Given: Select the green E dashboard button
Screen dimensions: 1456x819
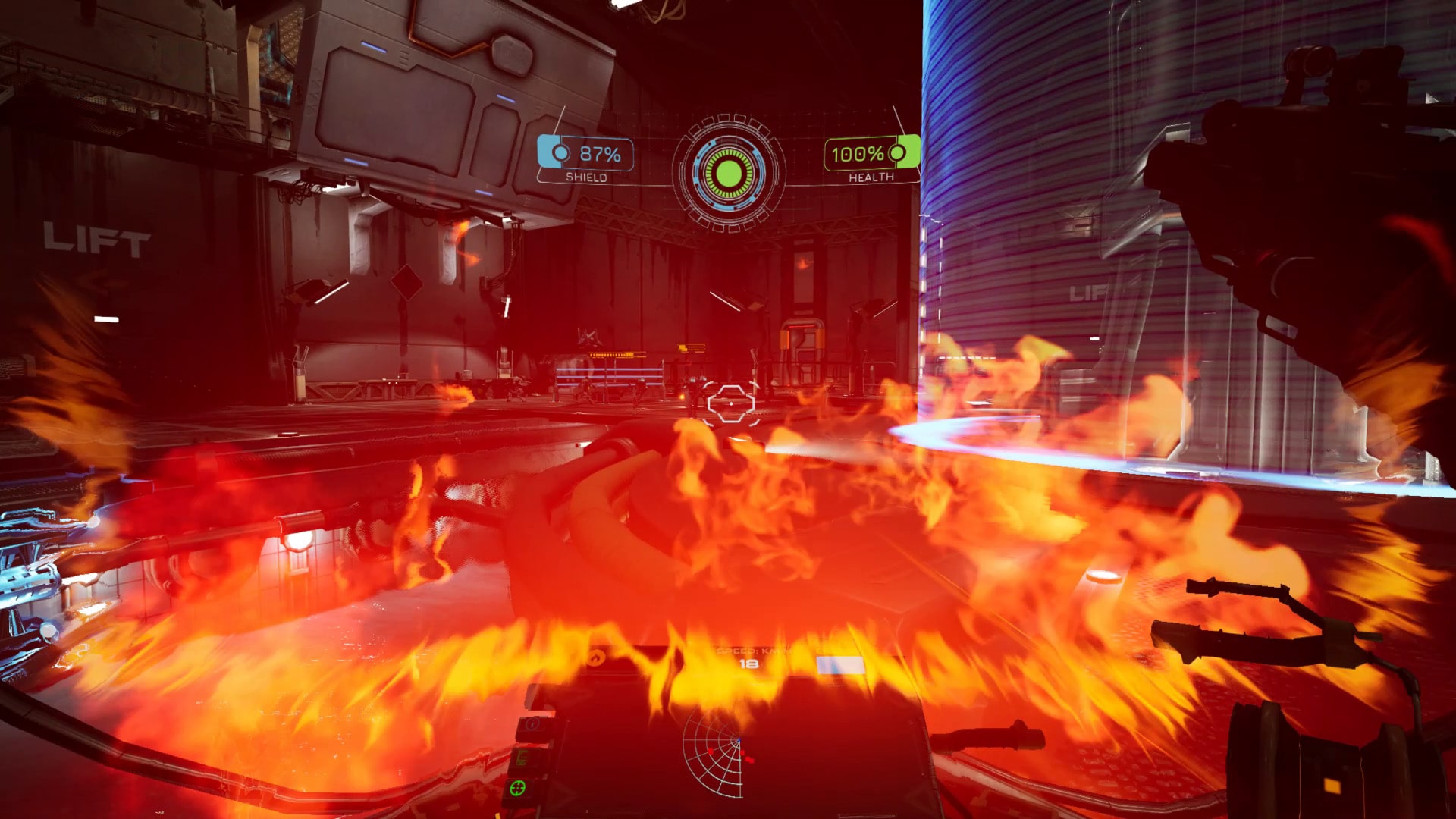Looking at the screenshot, I should [522, 758].
